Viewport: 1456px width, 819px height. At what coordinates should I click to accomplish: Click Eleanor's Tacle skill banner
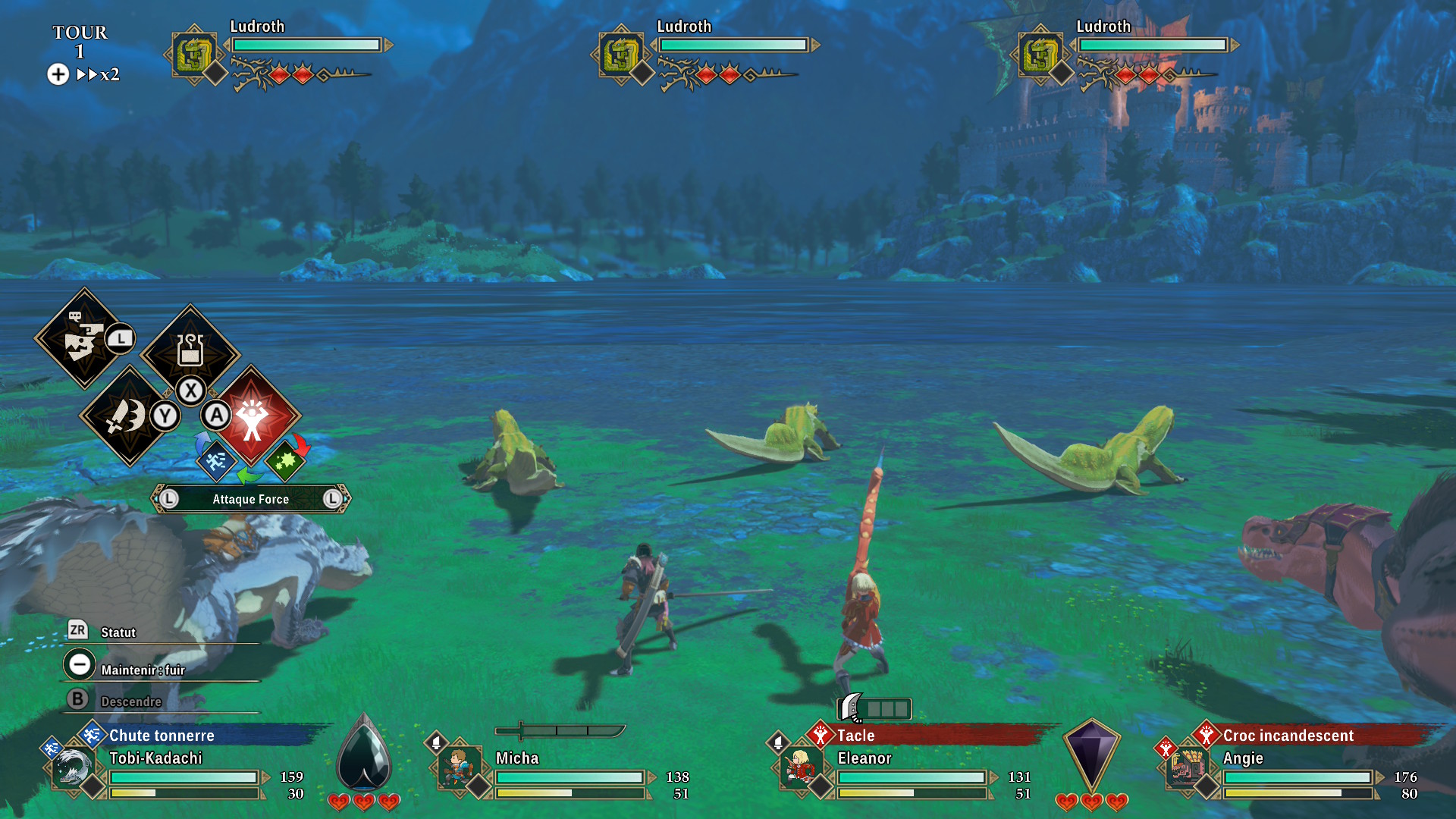click(x=855, y=736)
